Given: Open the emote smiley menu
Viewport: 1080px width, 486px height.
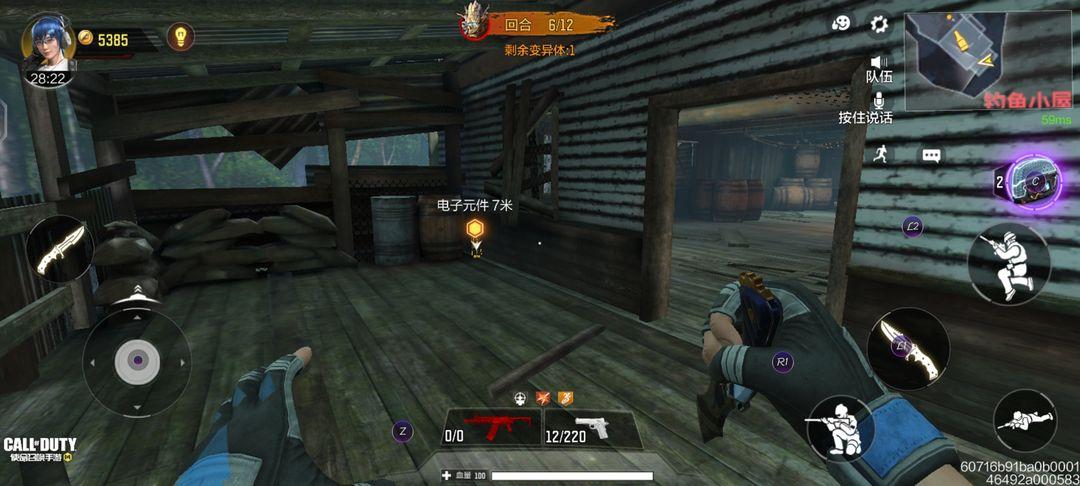Looking at the screenshot, I should (x=842, y=24).
